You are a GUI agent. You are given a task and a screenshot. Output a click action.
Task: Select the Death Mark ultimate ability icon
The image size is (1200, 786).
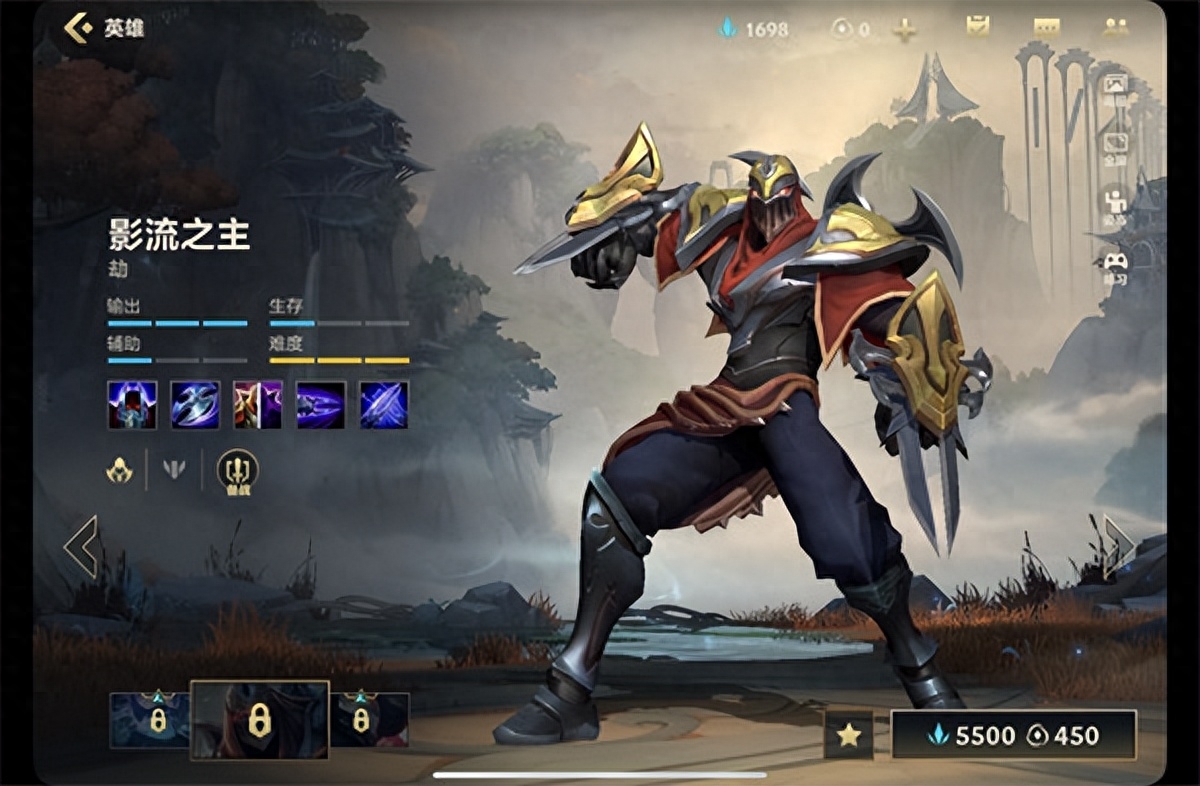(x=384, y=404)
